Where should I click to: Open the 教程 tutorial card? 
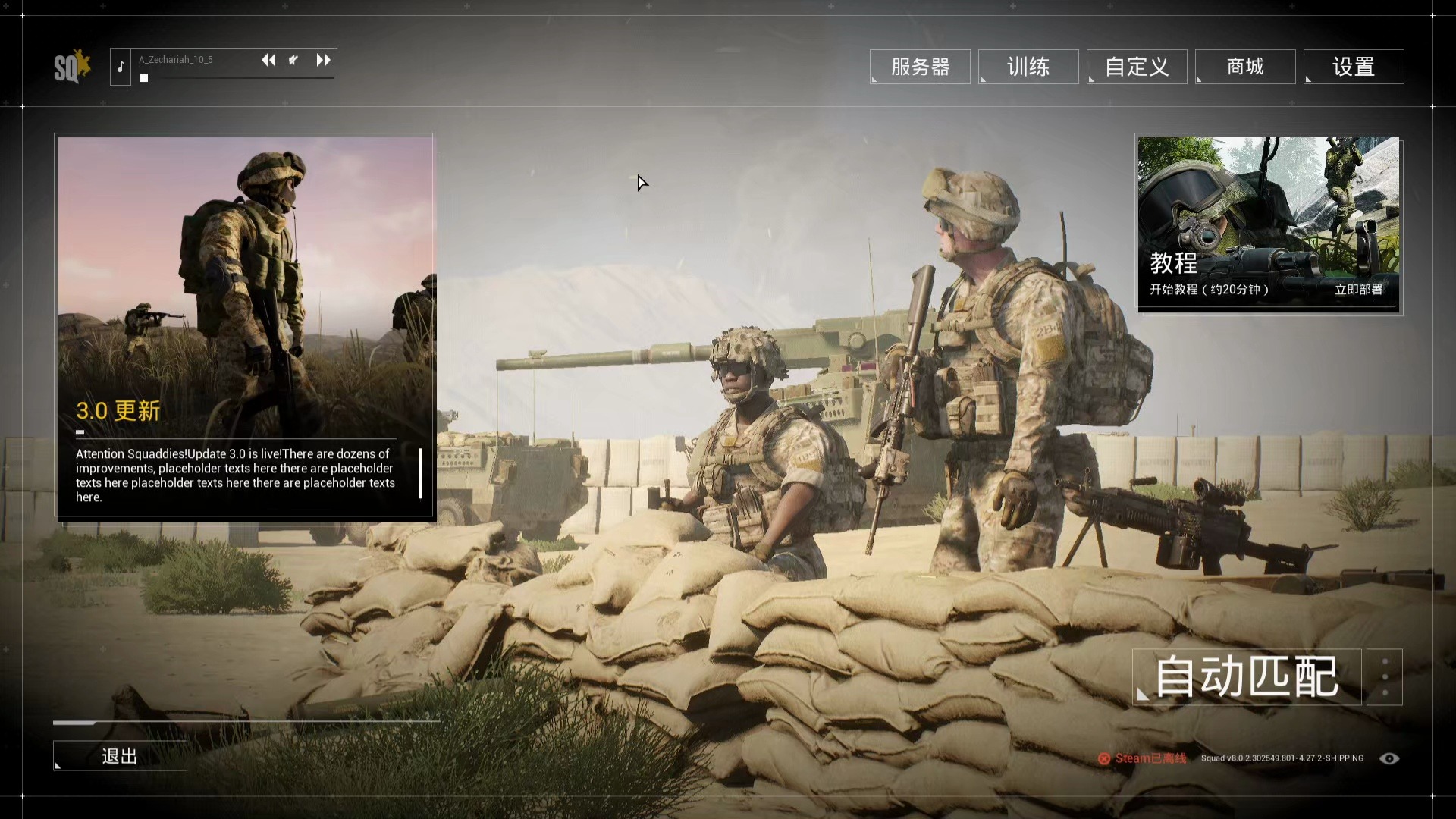coord(1267,223)
